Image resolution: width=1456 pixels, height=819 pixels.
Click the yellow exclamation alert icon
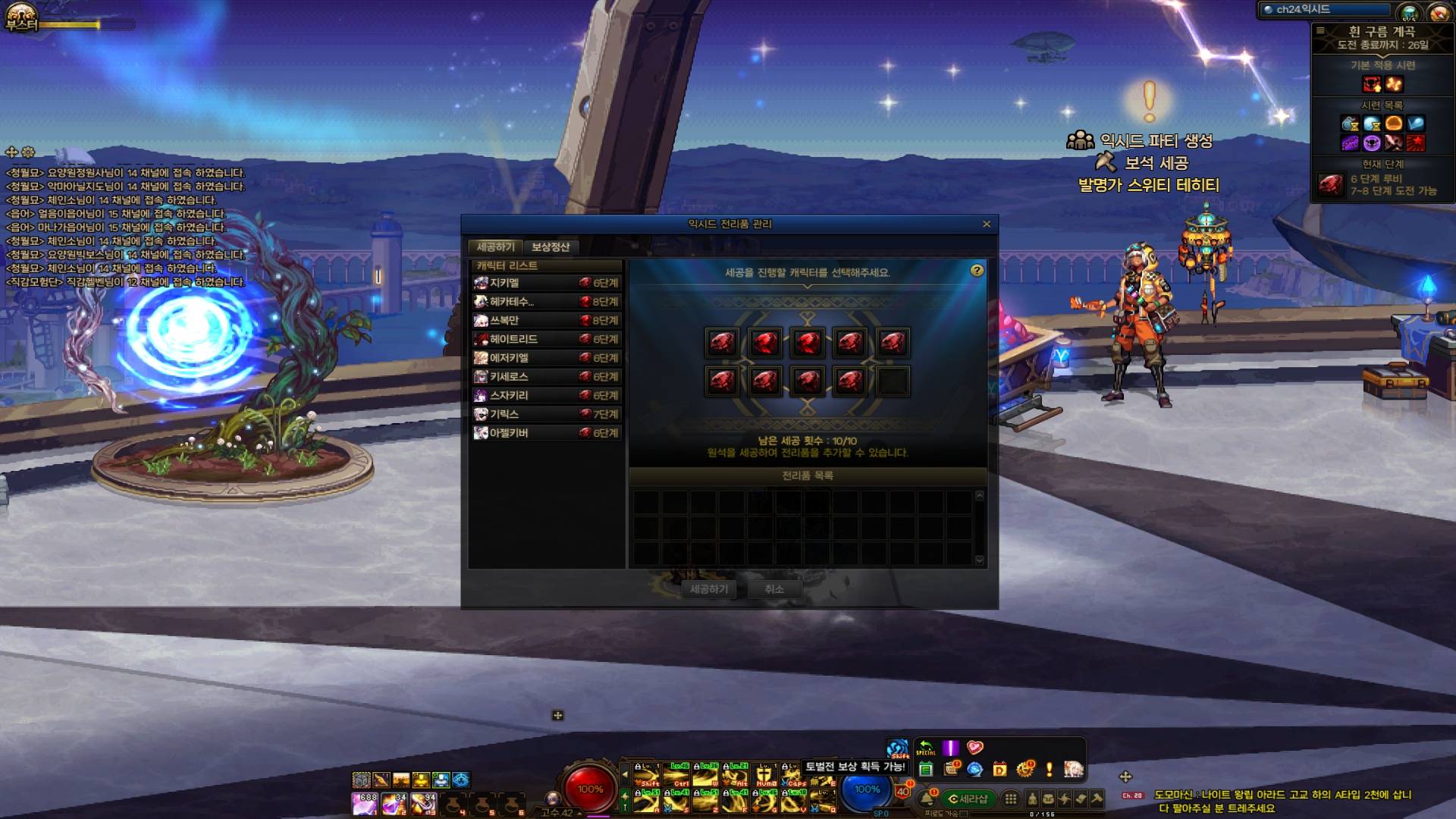pyautogui.click(x=1049, y=770)
